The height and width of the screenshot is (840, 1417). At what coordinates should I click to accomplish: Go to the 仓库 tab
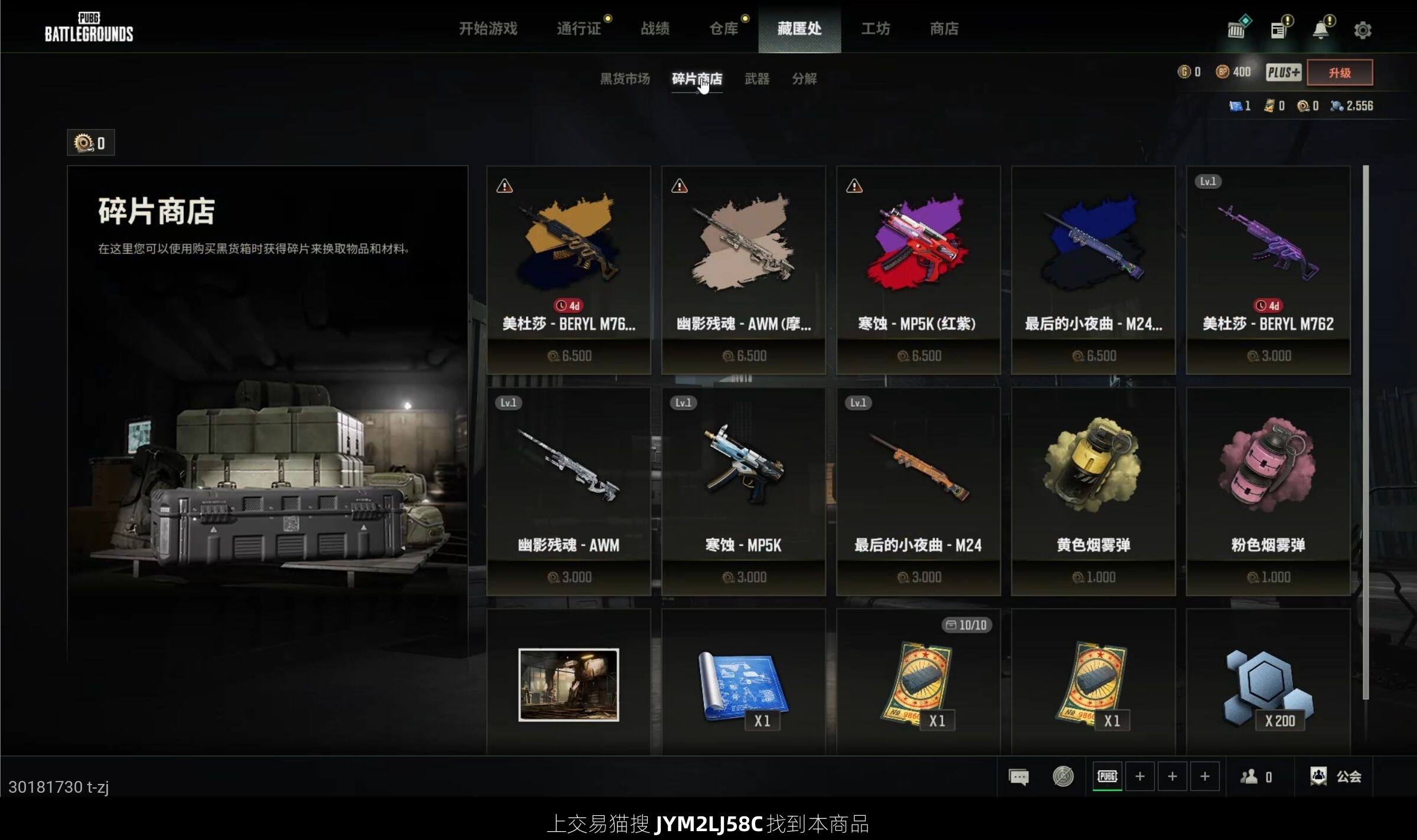point(723,28)
